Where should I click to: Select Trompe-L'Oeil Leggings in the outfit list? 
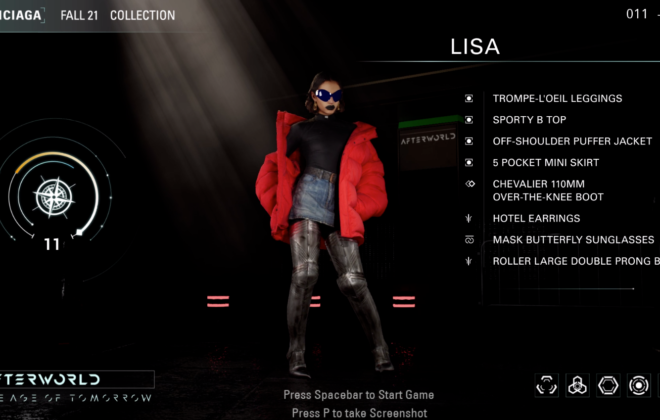click(x=557, y=99)
